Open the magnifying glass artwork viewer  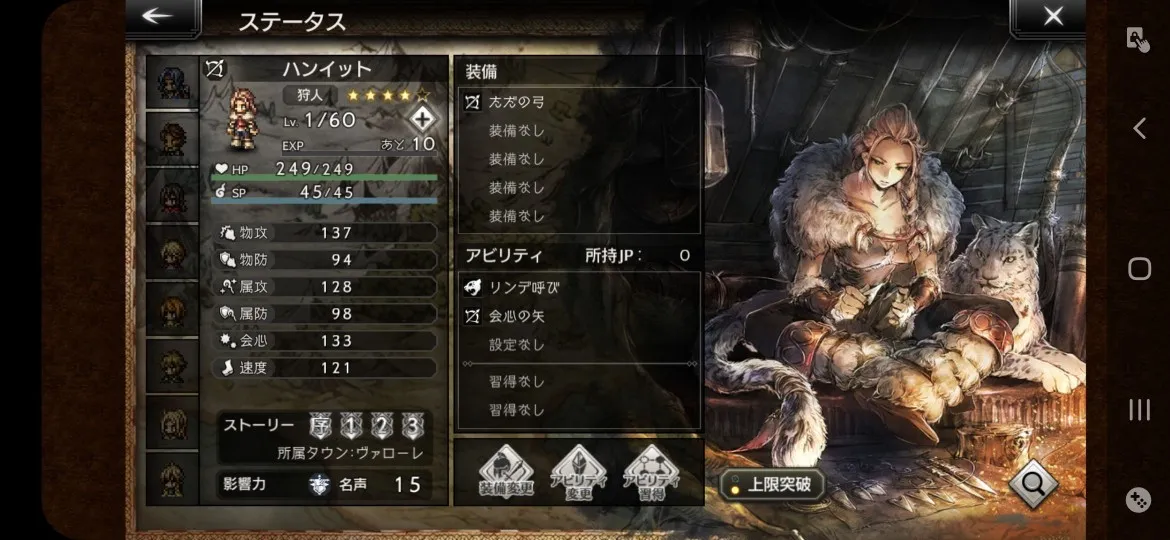point(1033,484)
